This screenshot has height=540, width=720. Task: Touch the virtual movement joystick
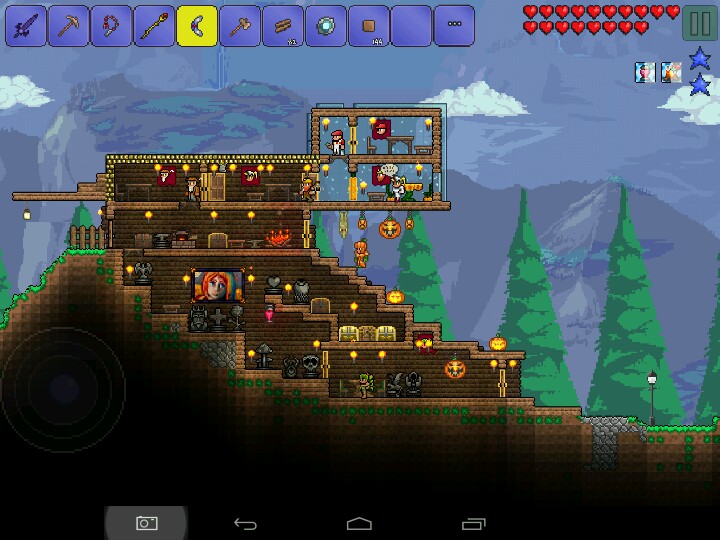tap(62, 388)
